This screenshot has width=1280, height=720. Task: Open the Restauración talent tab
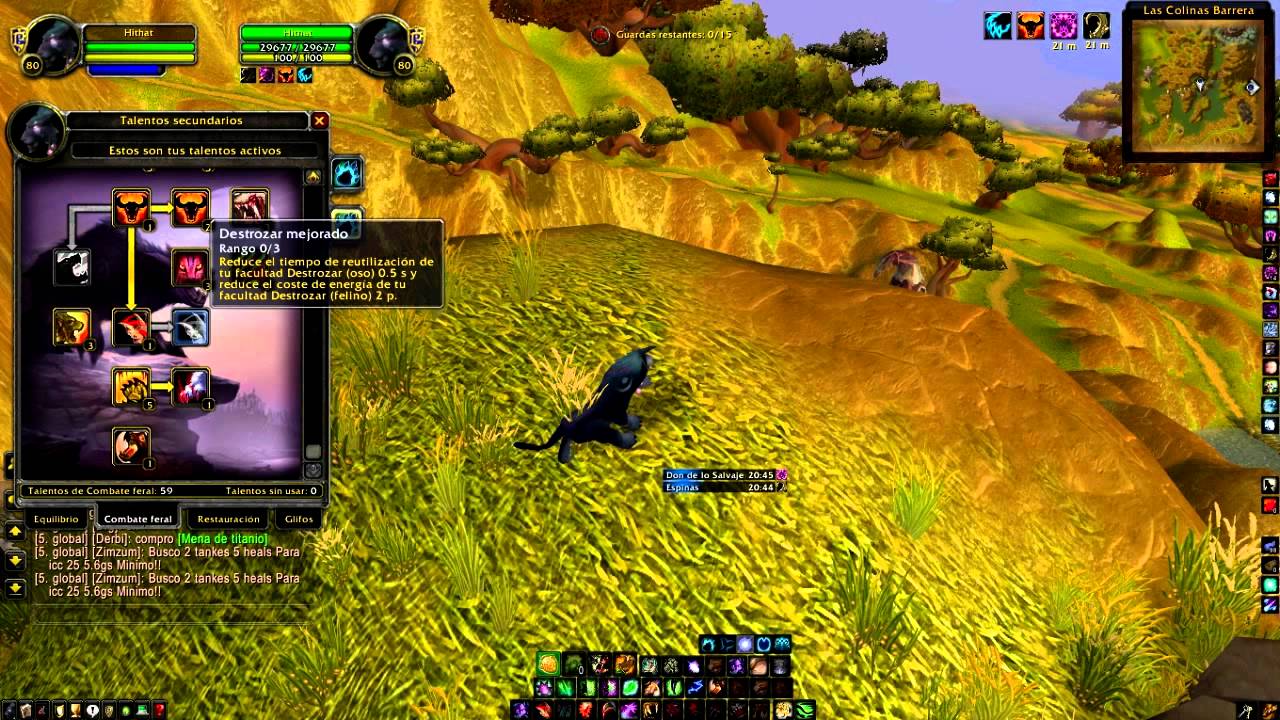(228, 519)
